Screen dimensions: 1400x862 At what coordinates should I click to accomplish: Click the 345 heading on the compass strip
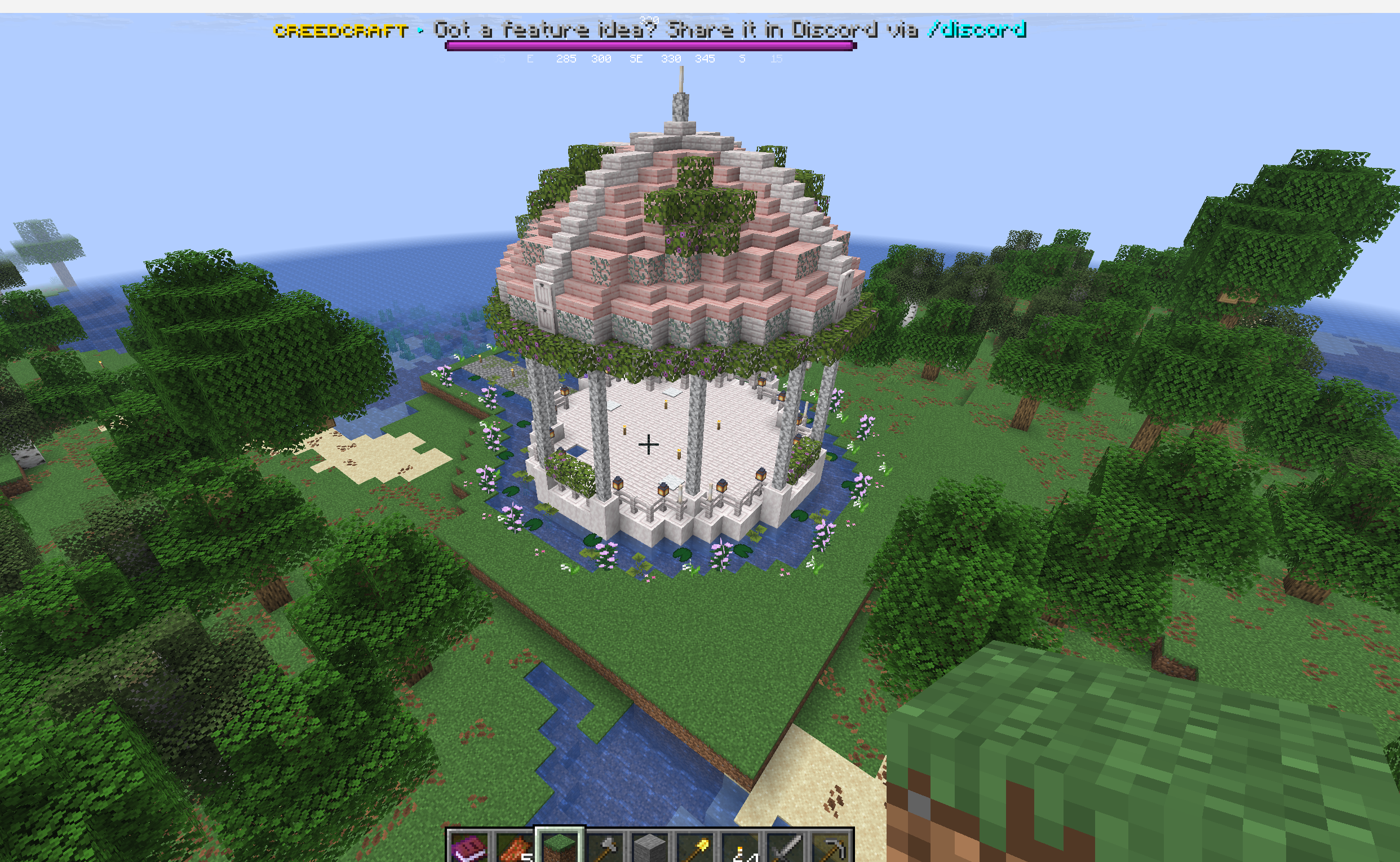click(706, 59)
